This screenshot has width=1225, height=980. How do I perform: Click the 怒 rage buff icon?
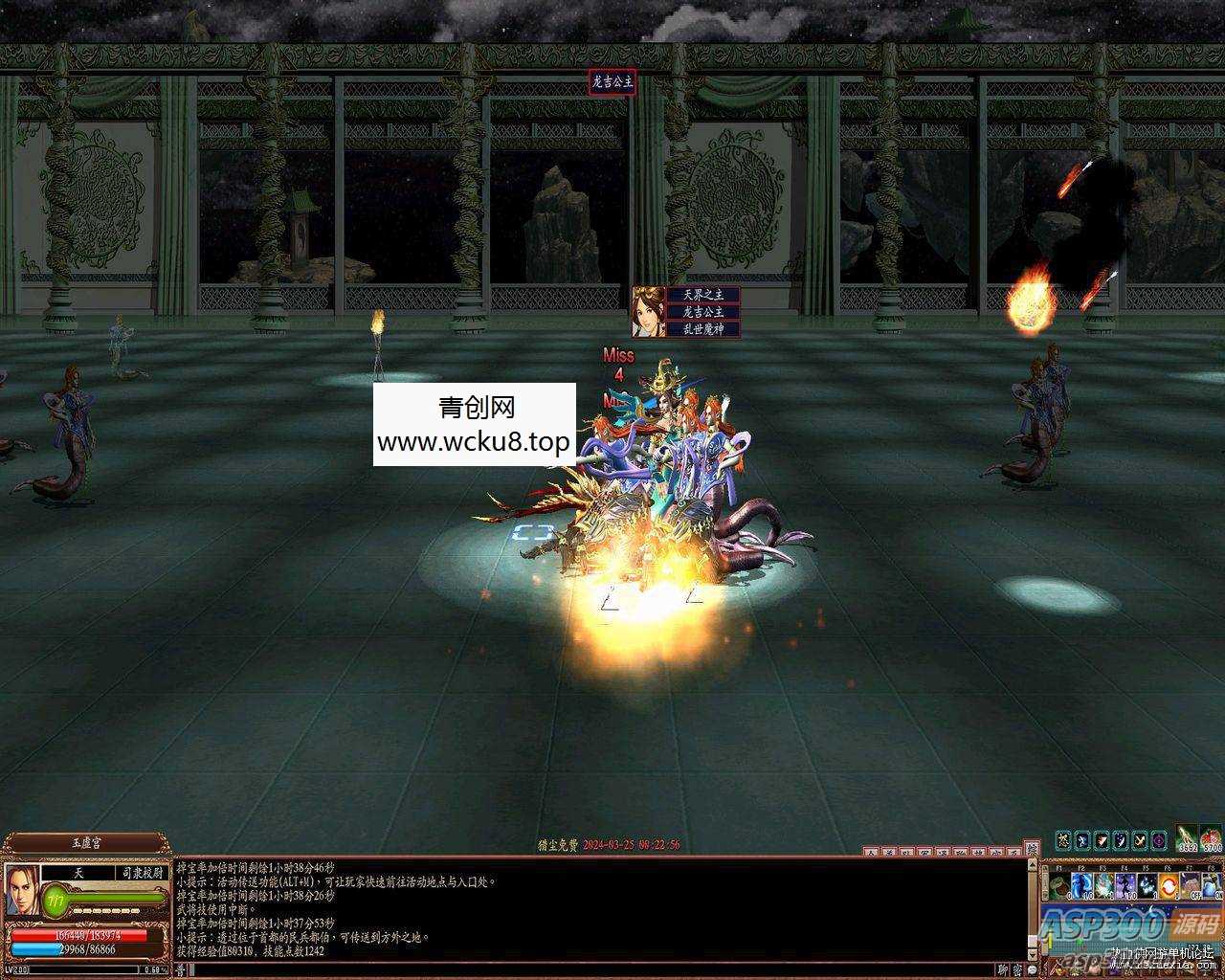pos(1064,840)
